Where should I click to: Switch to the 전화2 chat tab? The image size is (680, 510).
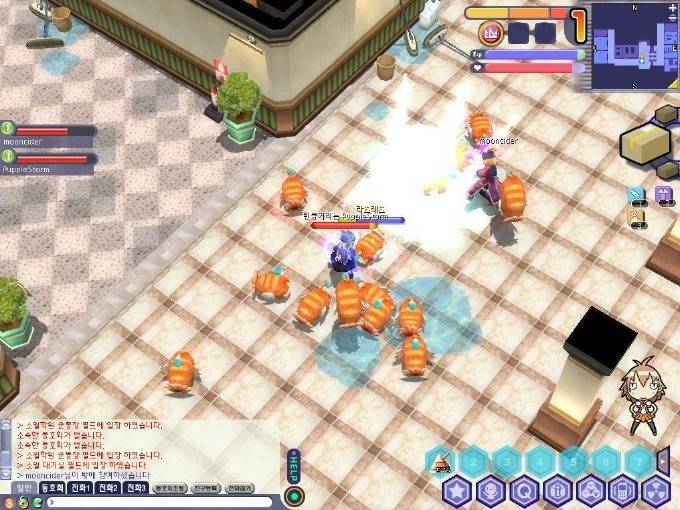point(107,488)
